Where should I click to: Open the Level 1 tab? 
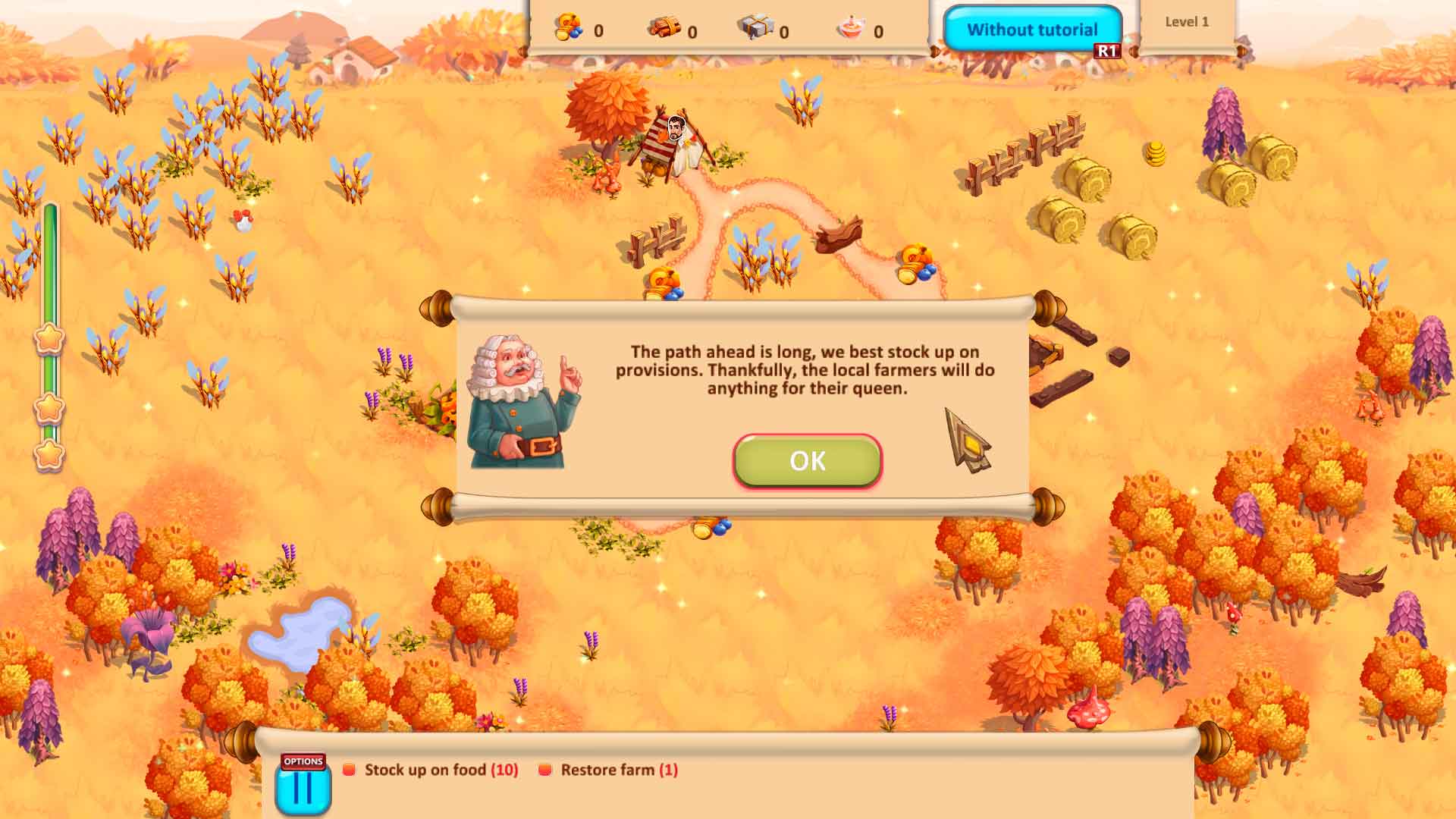click(1188, 23)
